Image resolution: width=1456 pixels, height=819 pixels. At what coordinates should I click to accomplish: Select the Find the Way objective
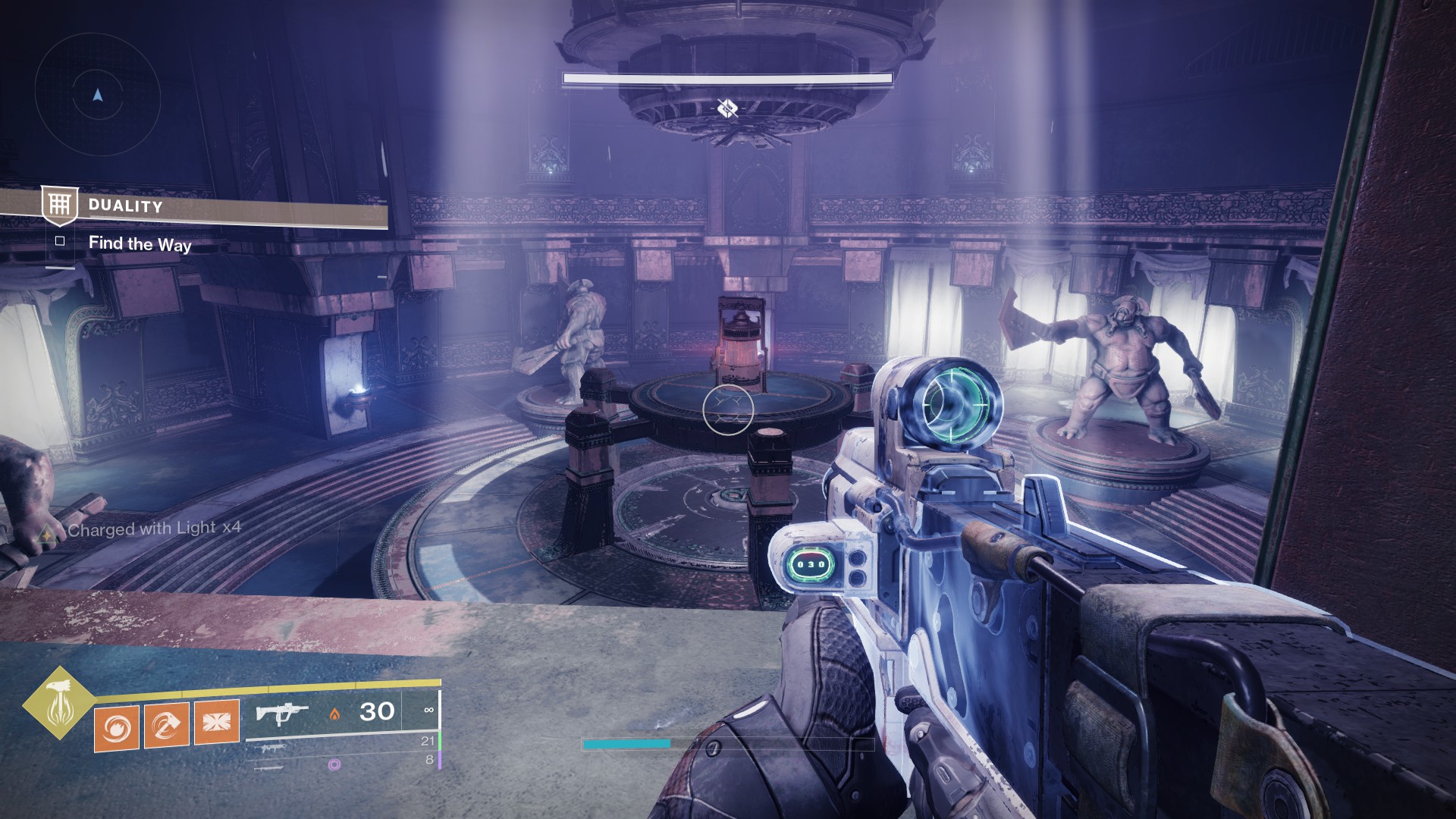(140, 244)
